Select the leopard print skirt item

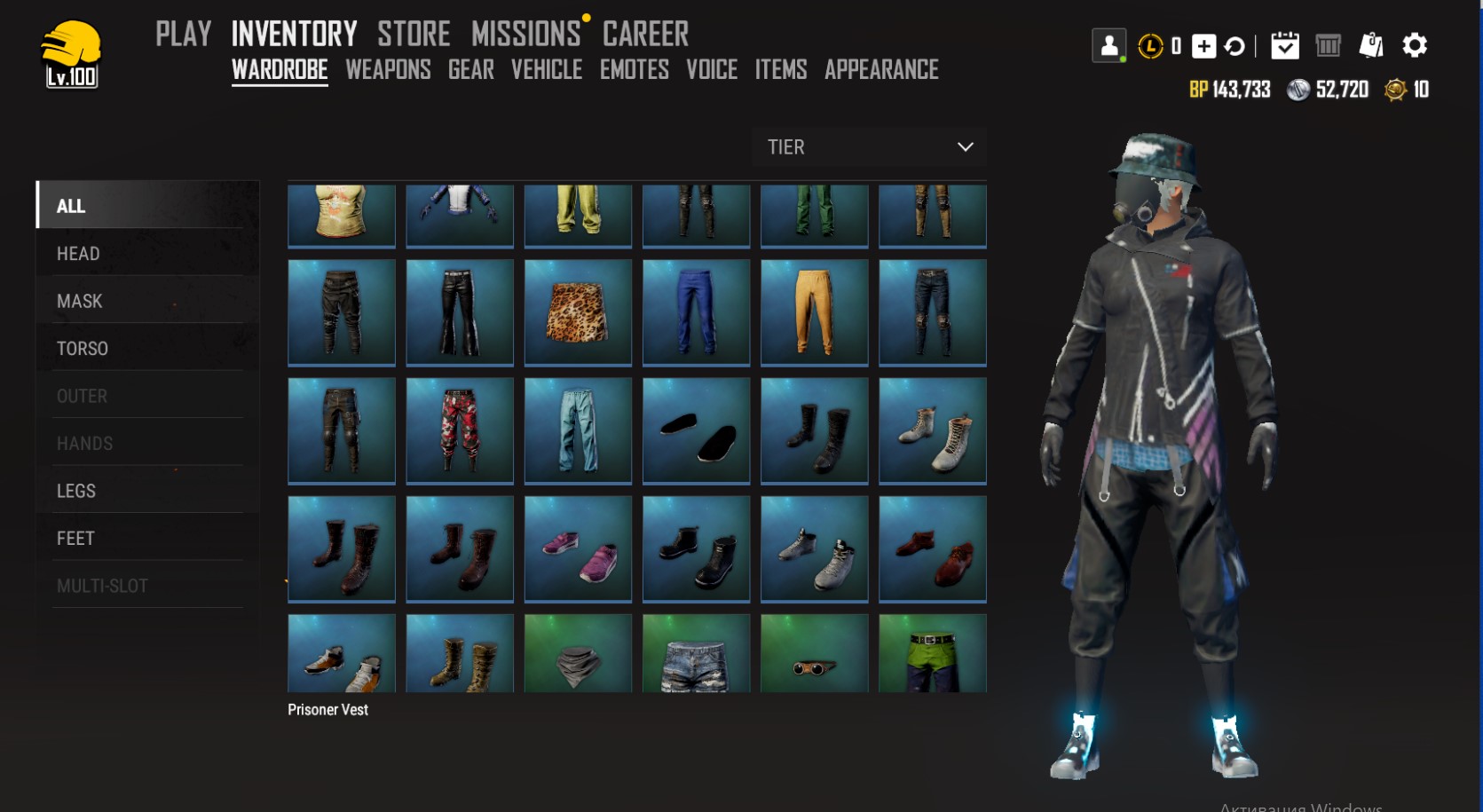pos(578,311)
